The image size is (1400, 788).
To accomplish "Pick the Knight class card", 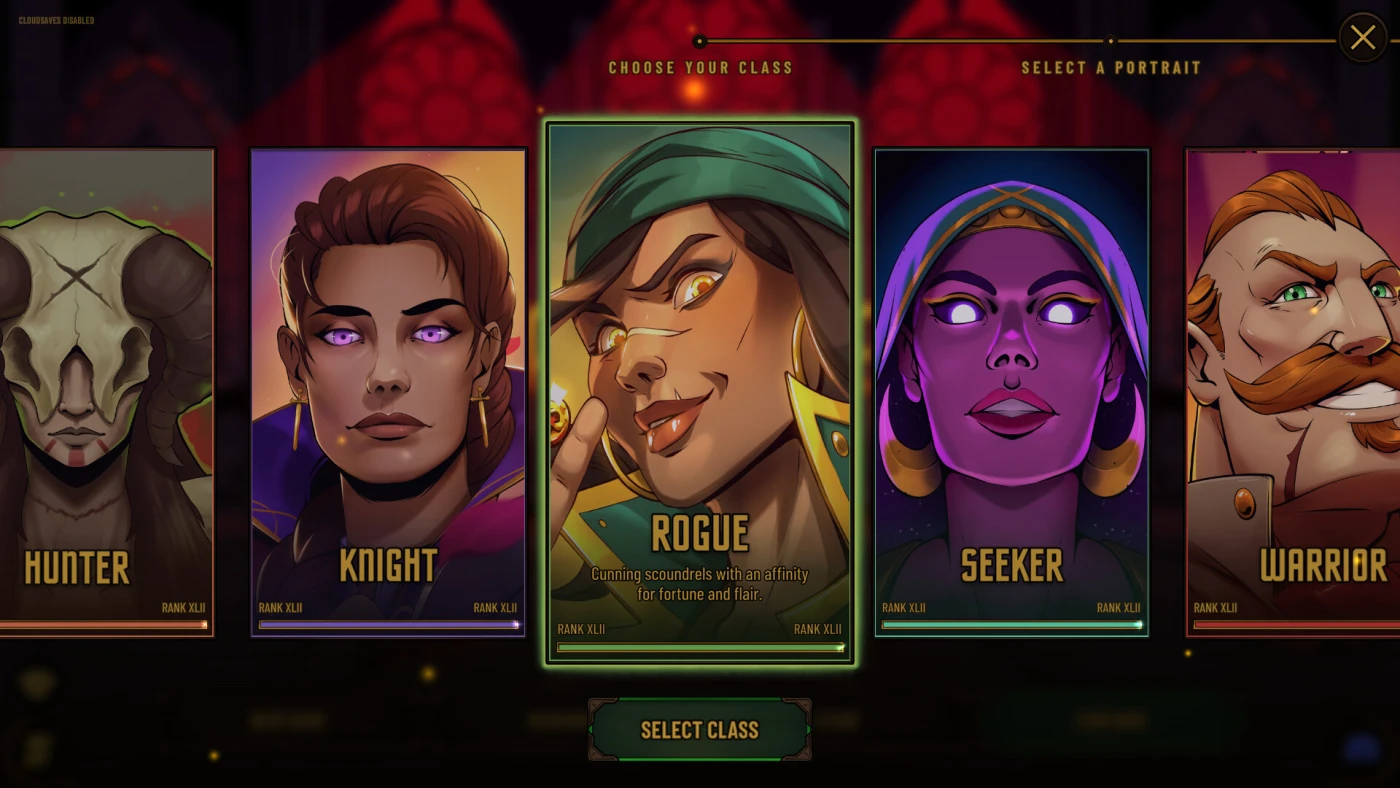I will click(x=388, y=392).
